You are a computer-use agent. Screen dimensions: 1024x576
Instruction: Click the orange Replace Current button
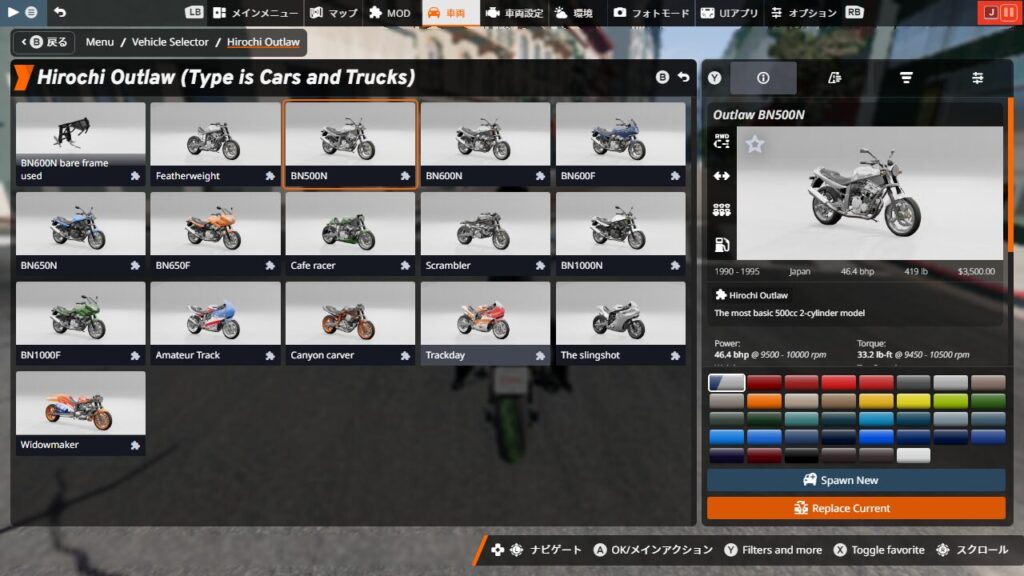pyautogui.click(x=856, y=508)
